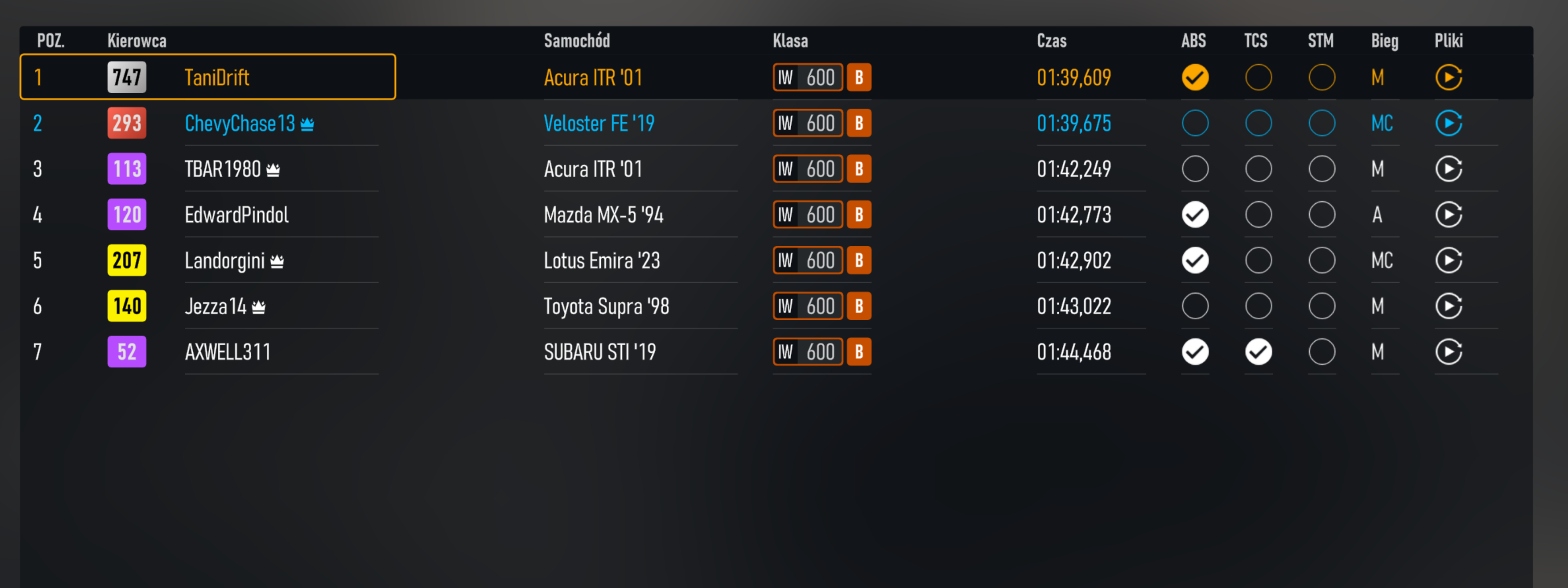Select the MC gearbox indicator on Landorgini's row
This screenshot has width=1568, height=588.
click(1382, 260)
